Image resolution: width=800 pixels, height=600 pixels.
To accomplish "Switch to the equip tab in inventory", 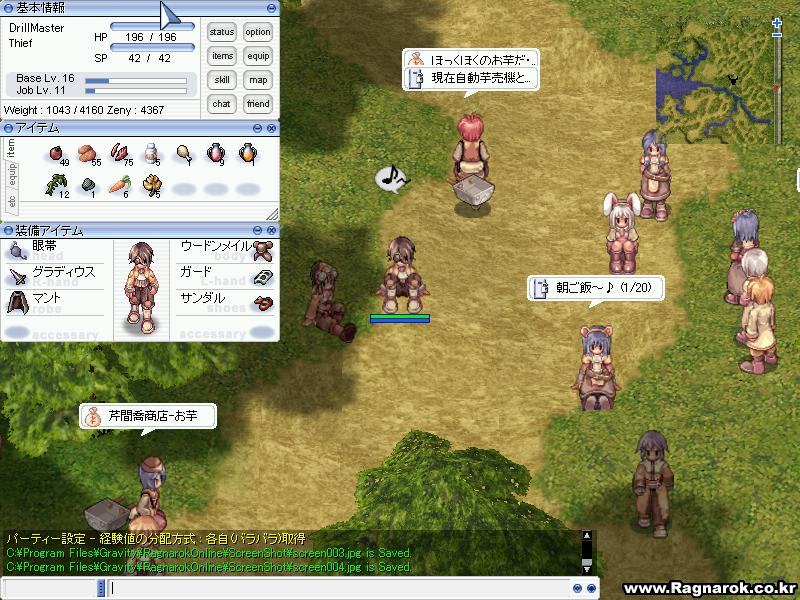I will coord(12,175).
